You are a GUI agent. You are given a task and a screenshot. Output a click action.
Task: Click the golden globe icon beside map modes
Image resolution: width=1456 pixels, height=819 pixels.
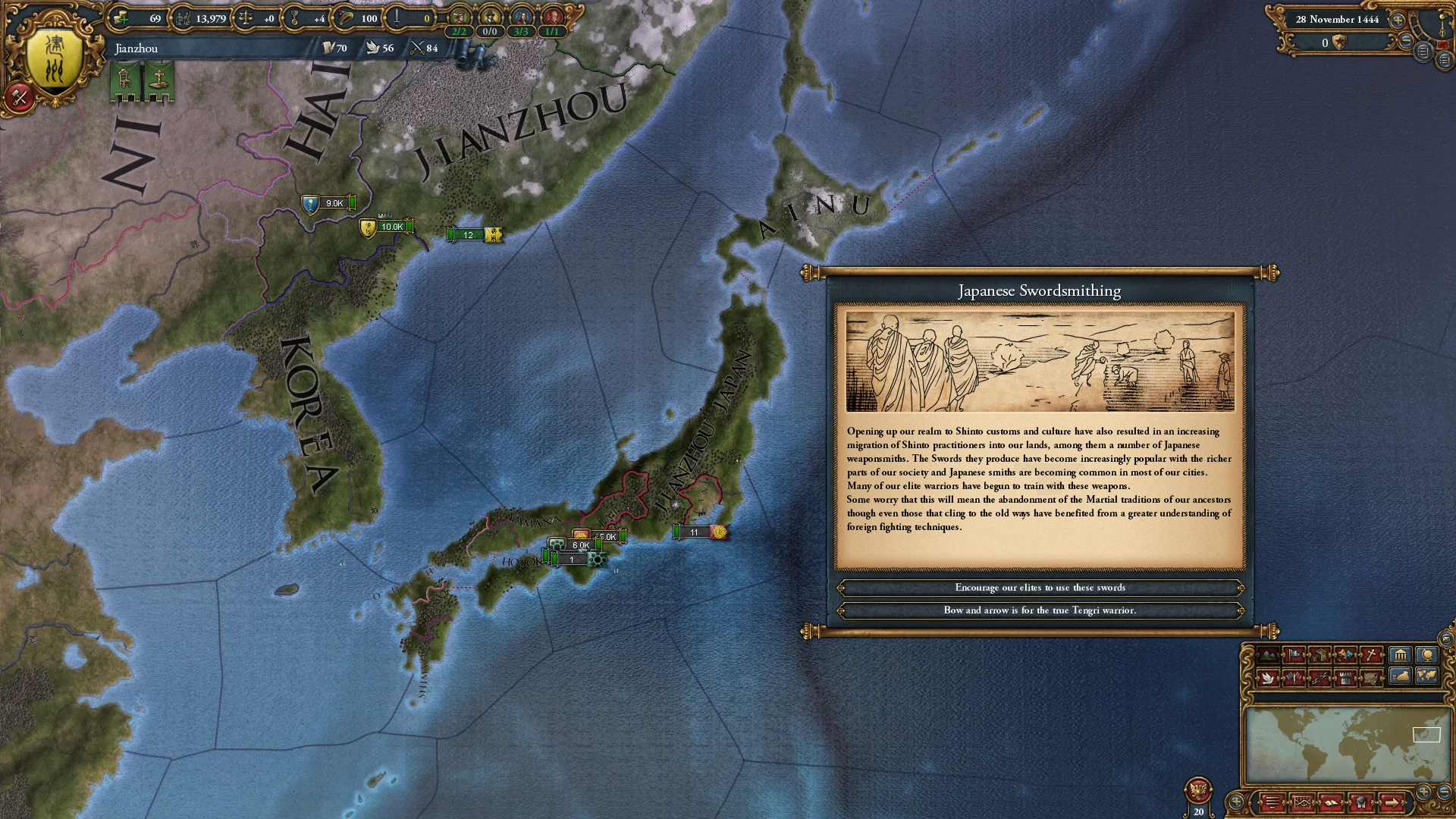[1427, 654]
